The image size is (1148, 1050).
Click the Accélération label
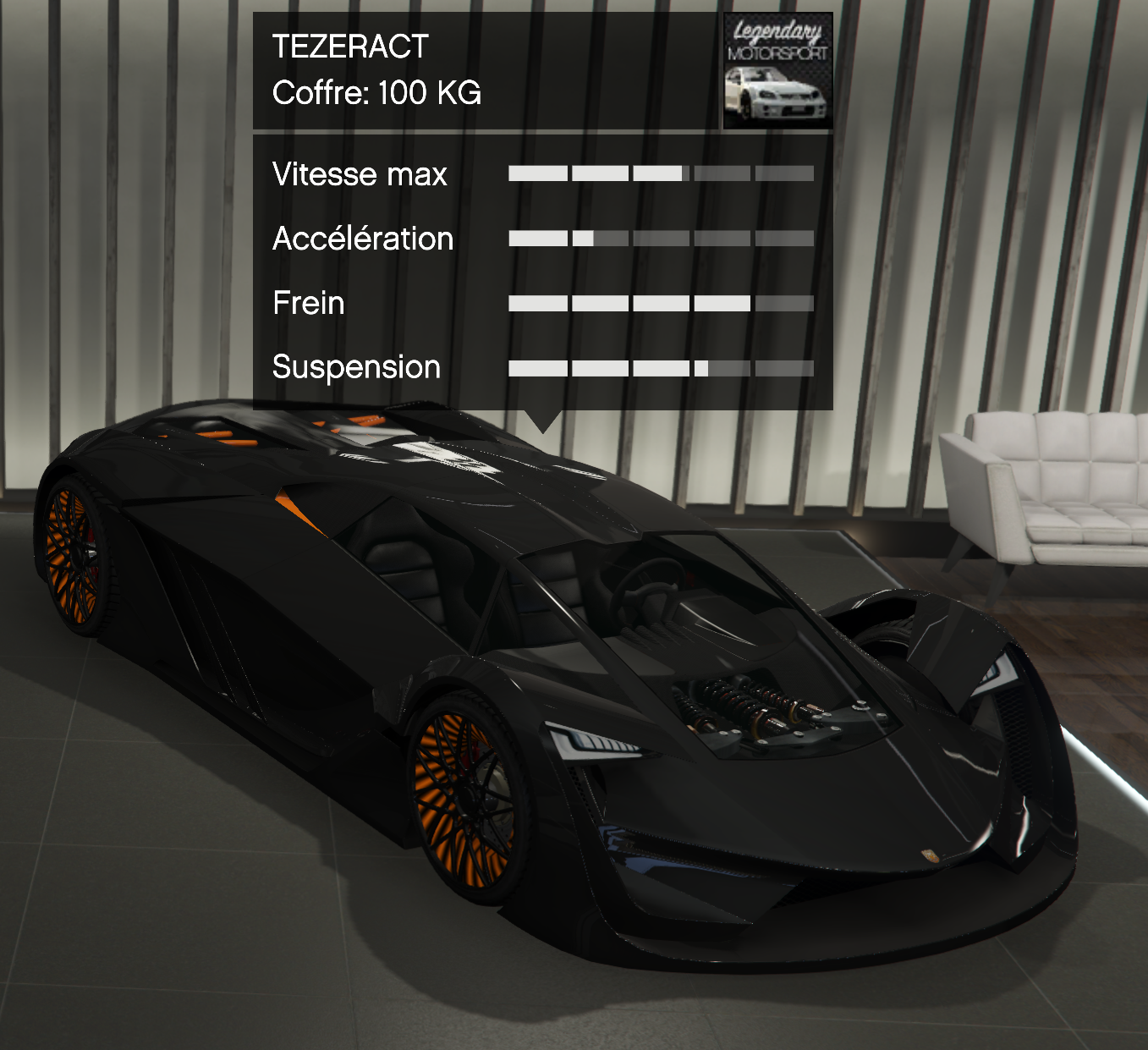coord(362,239)
